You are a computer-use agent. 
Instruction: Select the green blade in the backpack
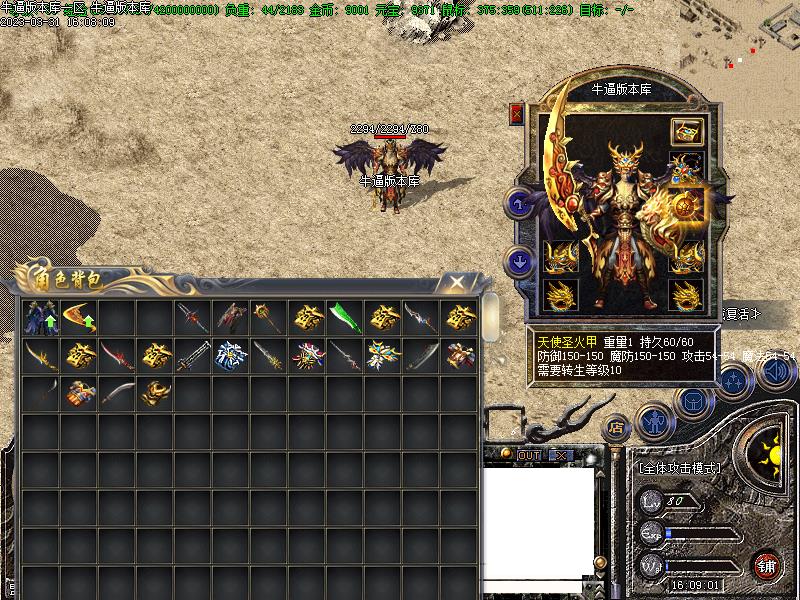[345, 318]
